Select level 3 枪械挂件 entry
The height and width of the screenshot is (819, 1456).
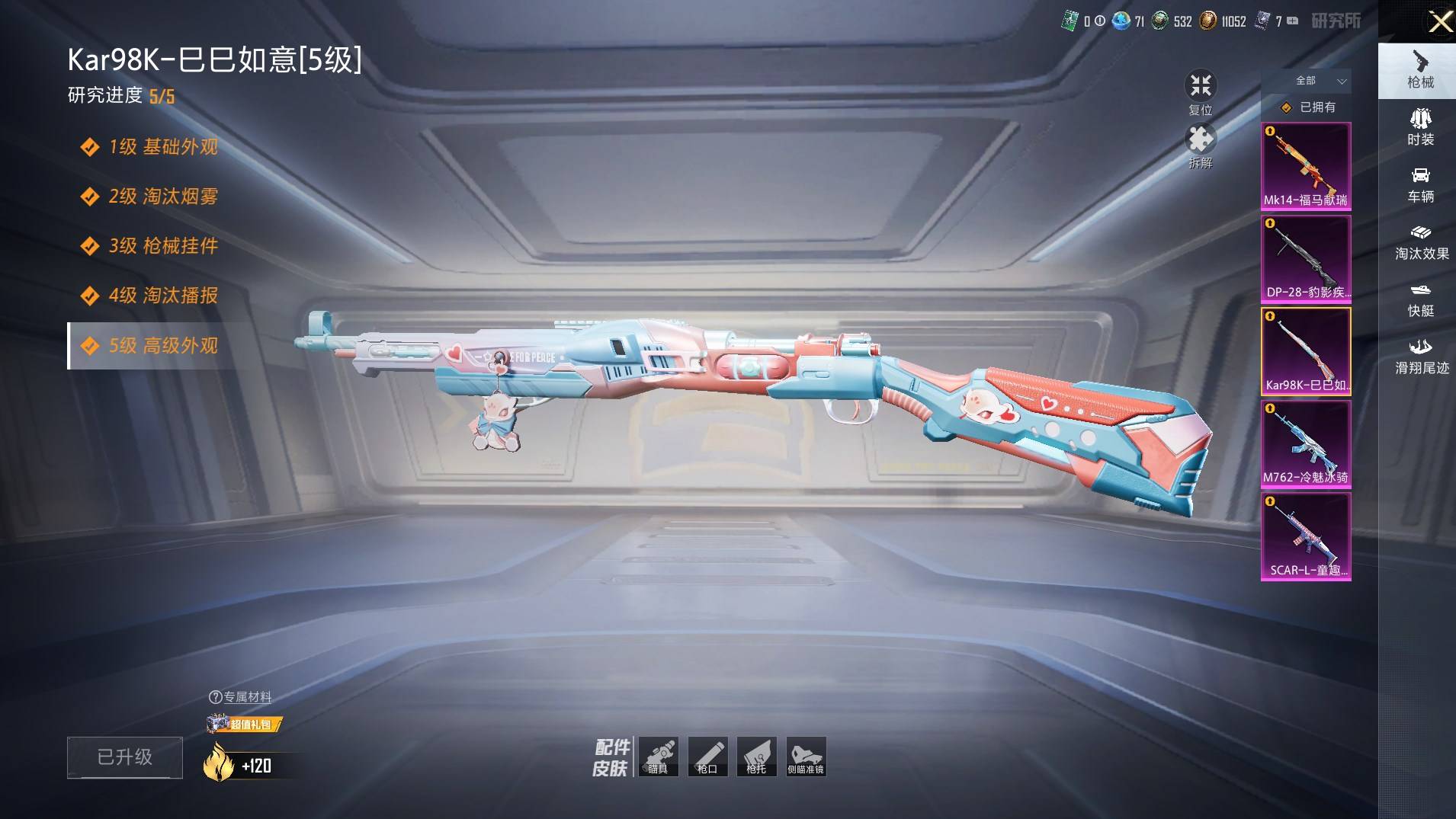point(162,245)
